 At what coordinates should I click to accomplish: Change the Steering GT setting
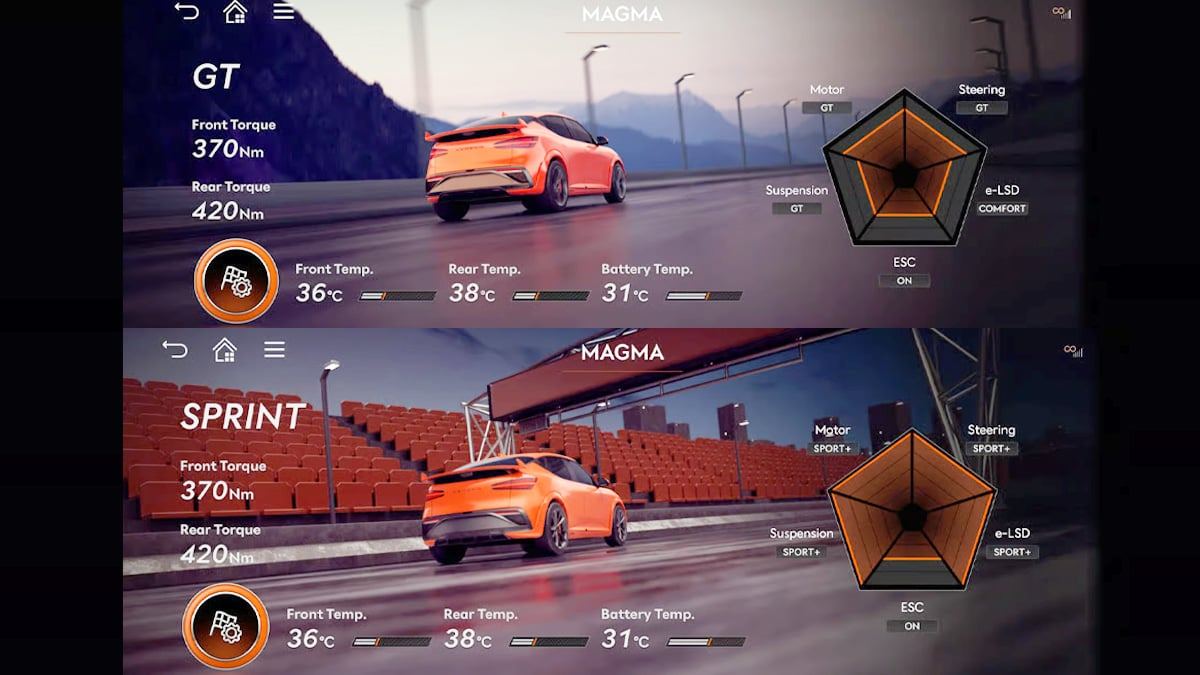[x=981, y=108]
